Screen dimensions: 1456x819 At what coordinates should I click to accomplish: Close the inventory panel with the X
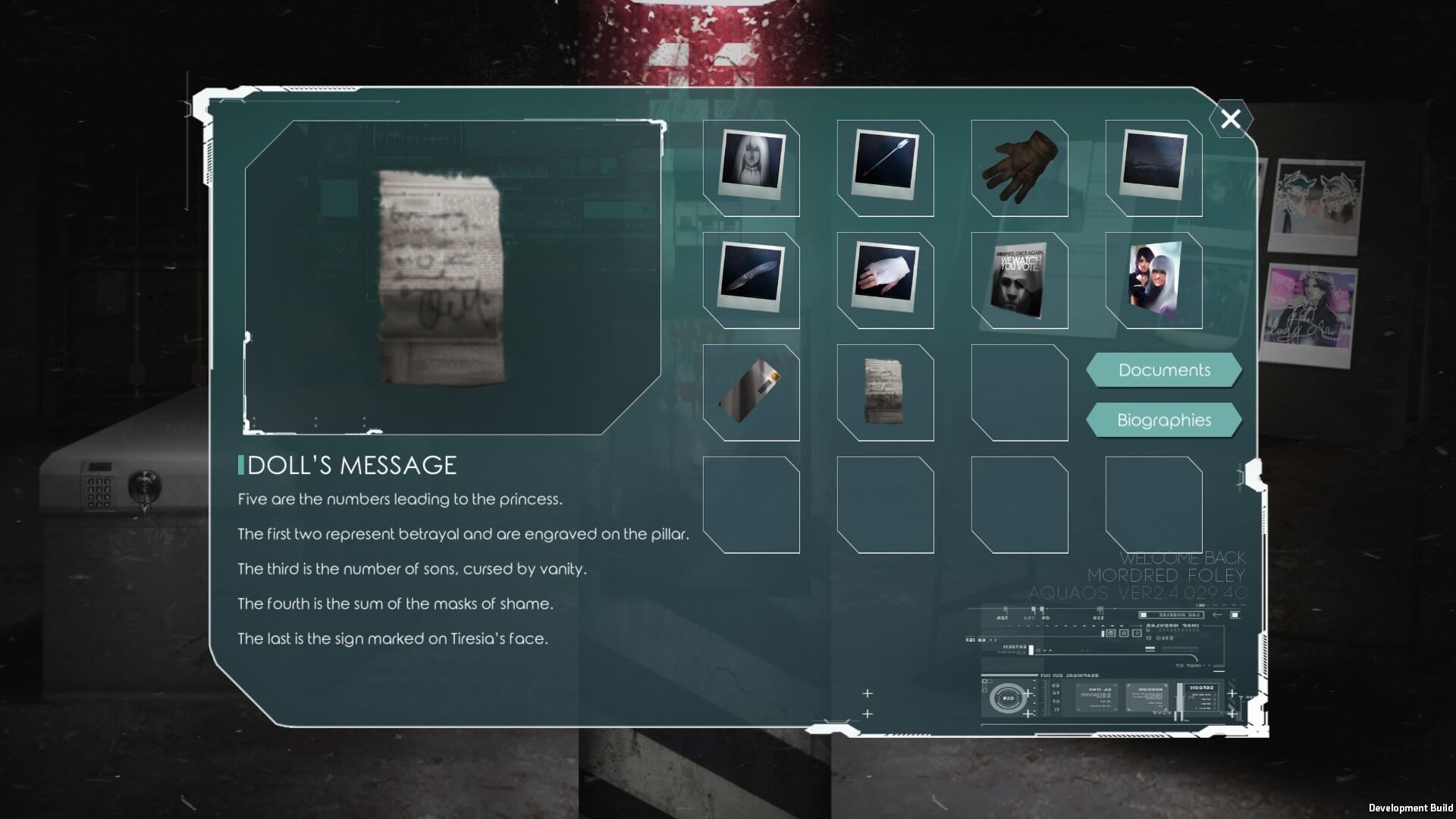coord(1230,119)
